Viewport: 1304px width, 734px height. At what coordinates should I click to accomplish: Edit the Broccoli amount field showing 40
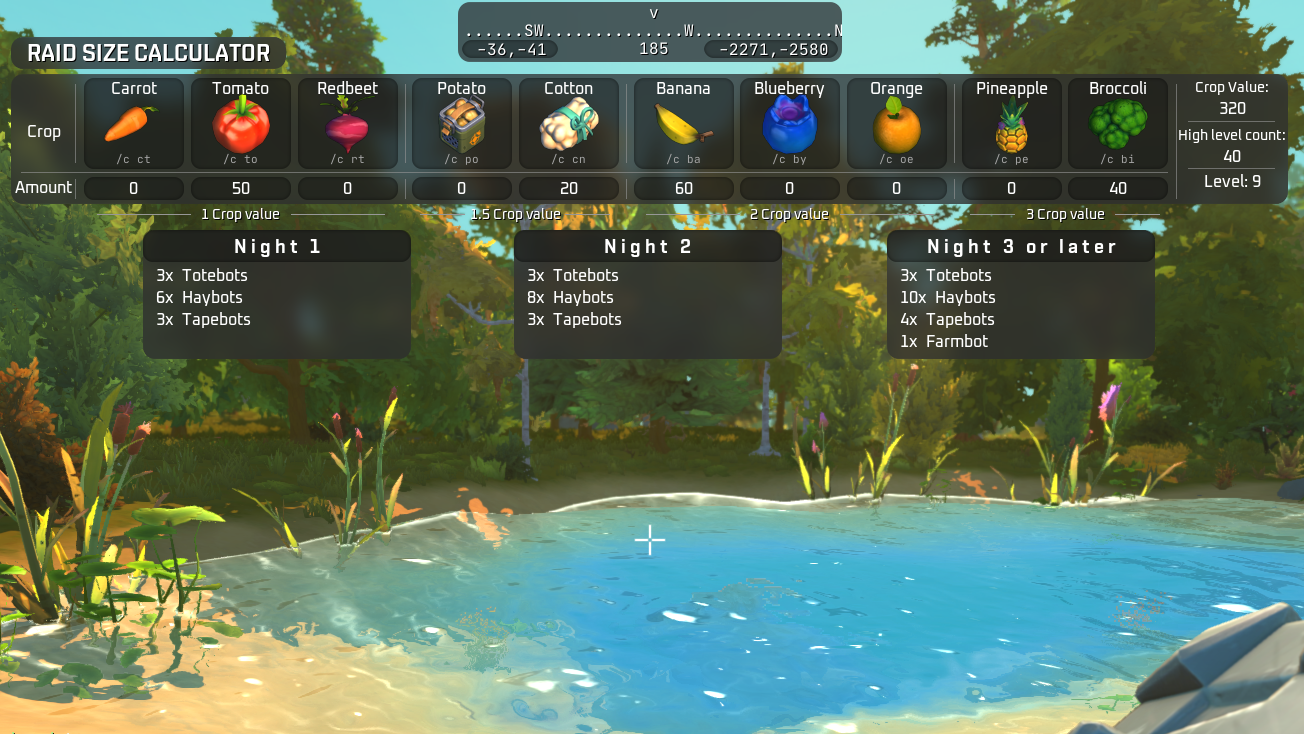[1118, 188]
